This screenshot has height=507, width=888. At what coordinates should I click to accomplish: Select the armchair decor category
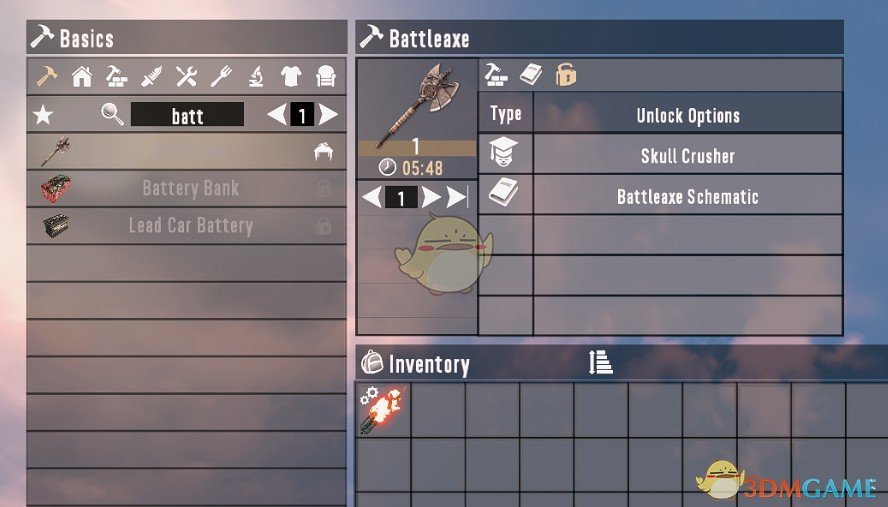pyautogui.click(x=326, y=76)
